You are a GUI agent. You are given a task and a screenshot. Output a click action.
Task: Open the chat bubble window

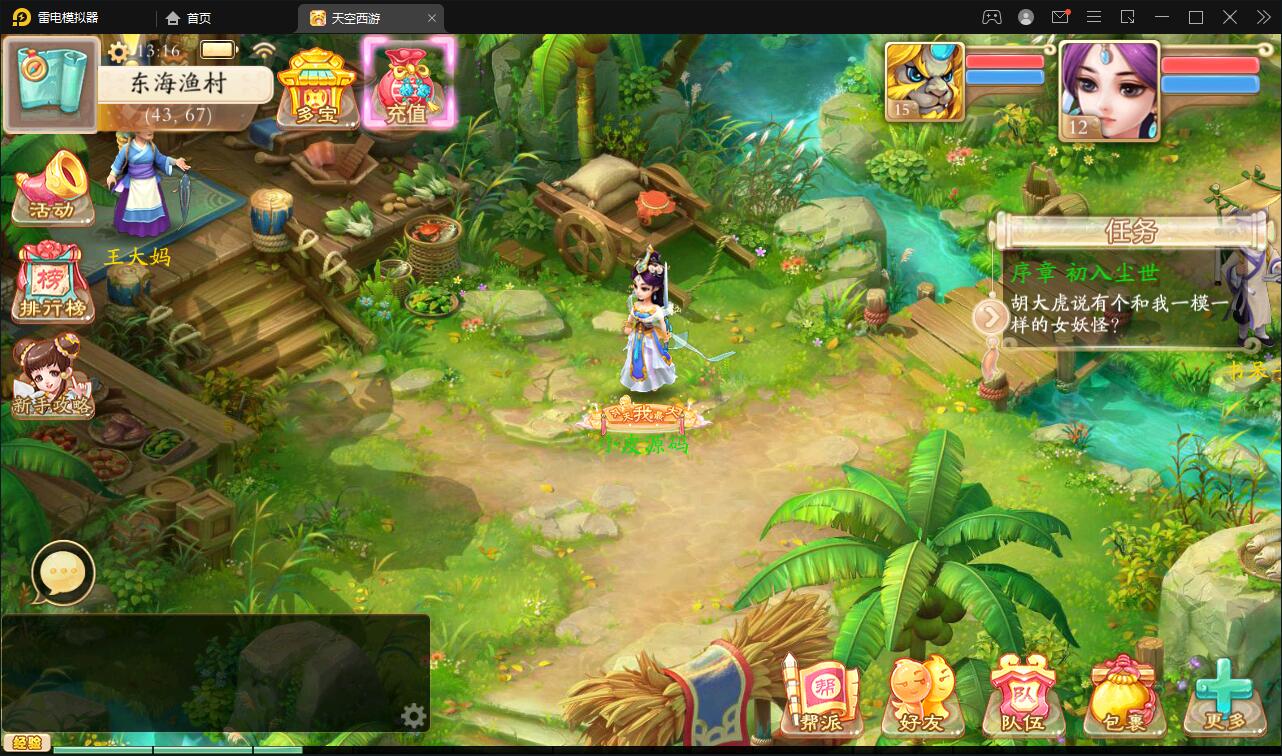coord(62,573)
